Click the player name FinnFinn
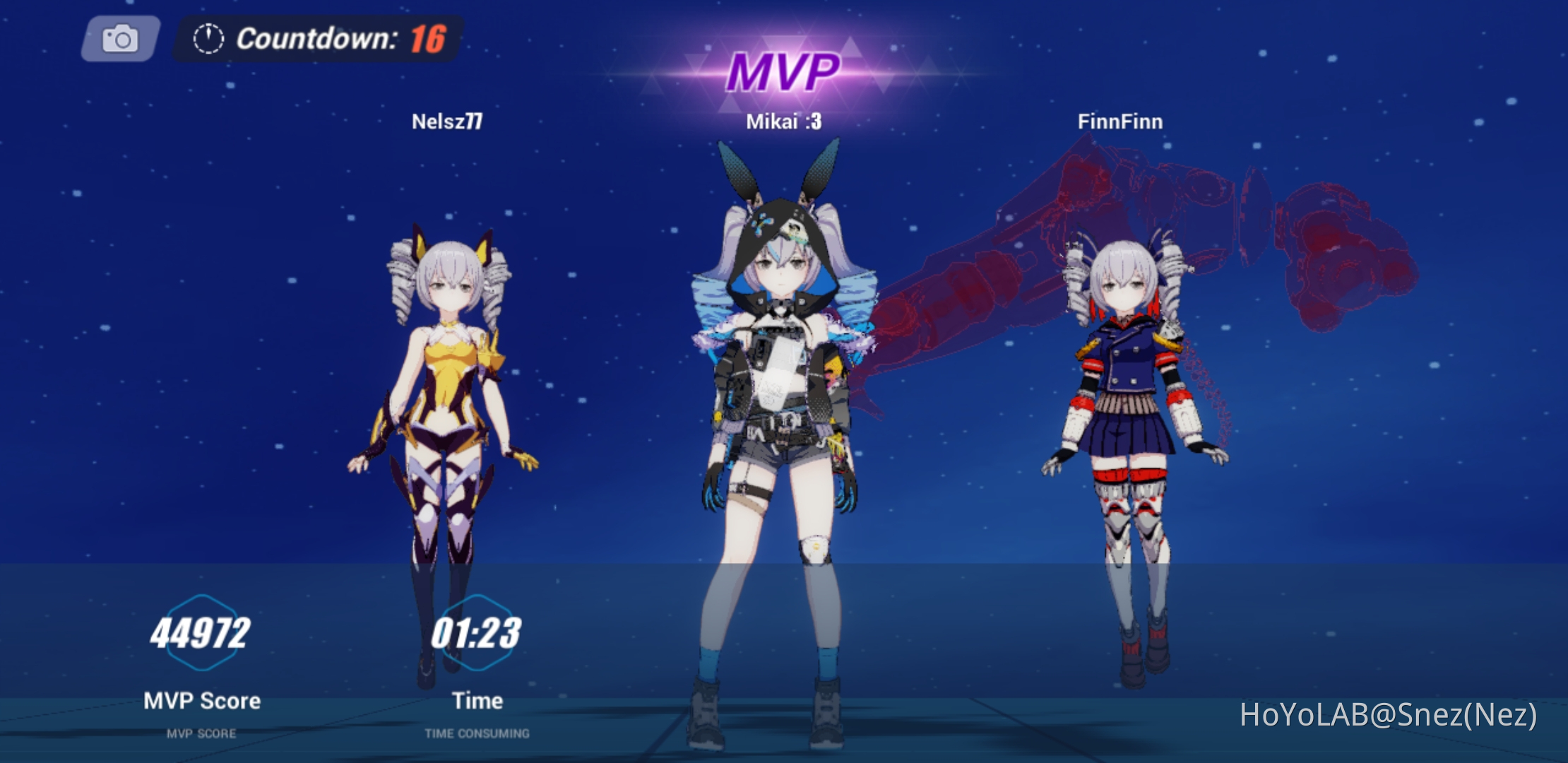The image size is (1568, 763). [1119, 122]
